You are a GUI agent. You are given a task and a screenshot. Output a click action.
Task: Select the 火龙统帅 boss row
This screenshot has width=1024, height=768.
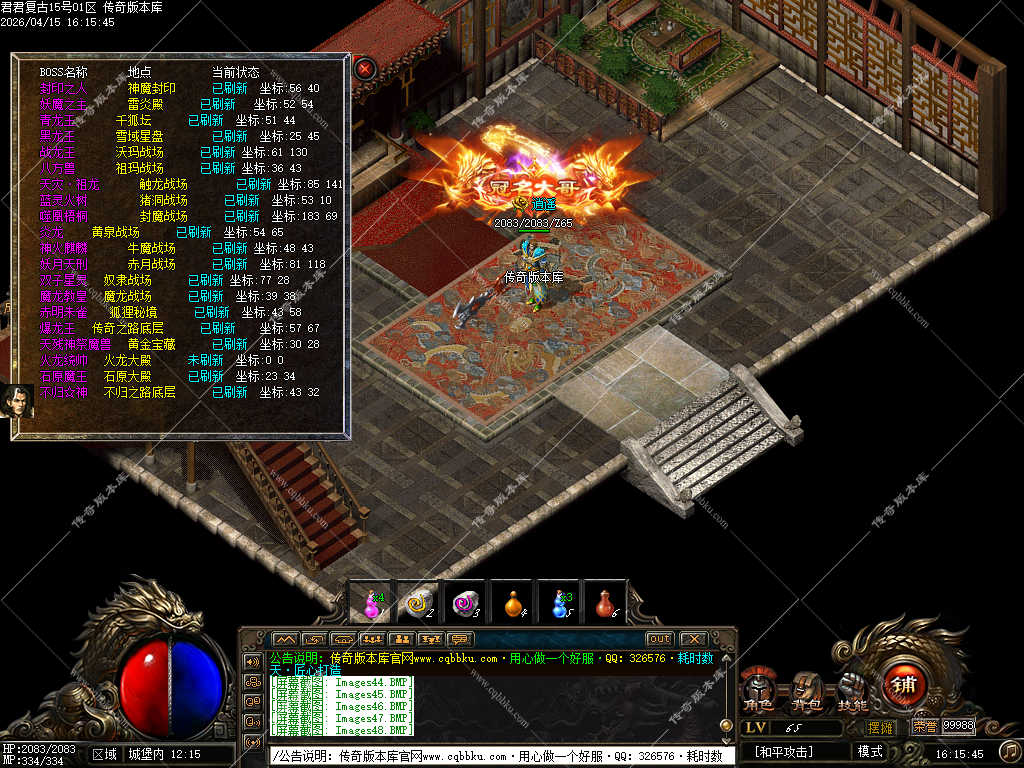(x=64, y=360)
